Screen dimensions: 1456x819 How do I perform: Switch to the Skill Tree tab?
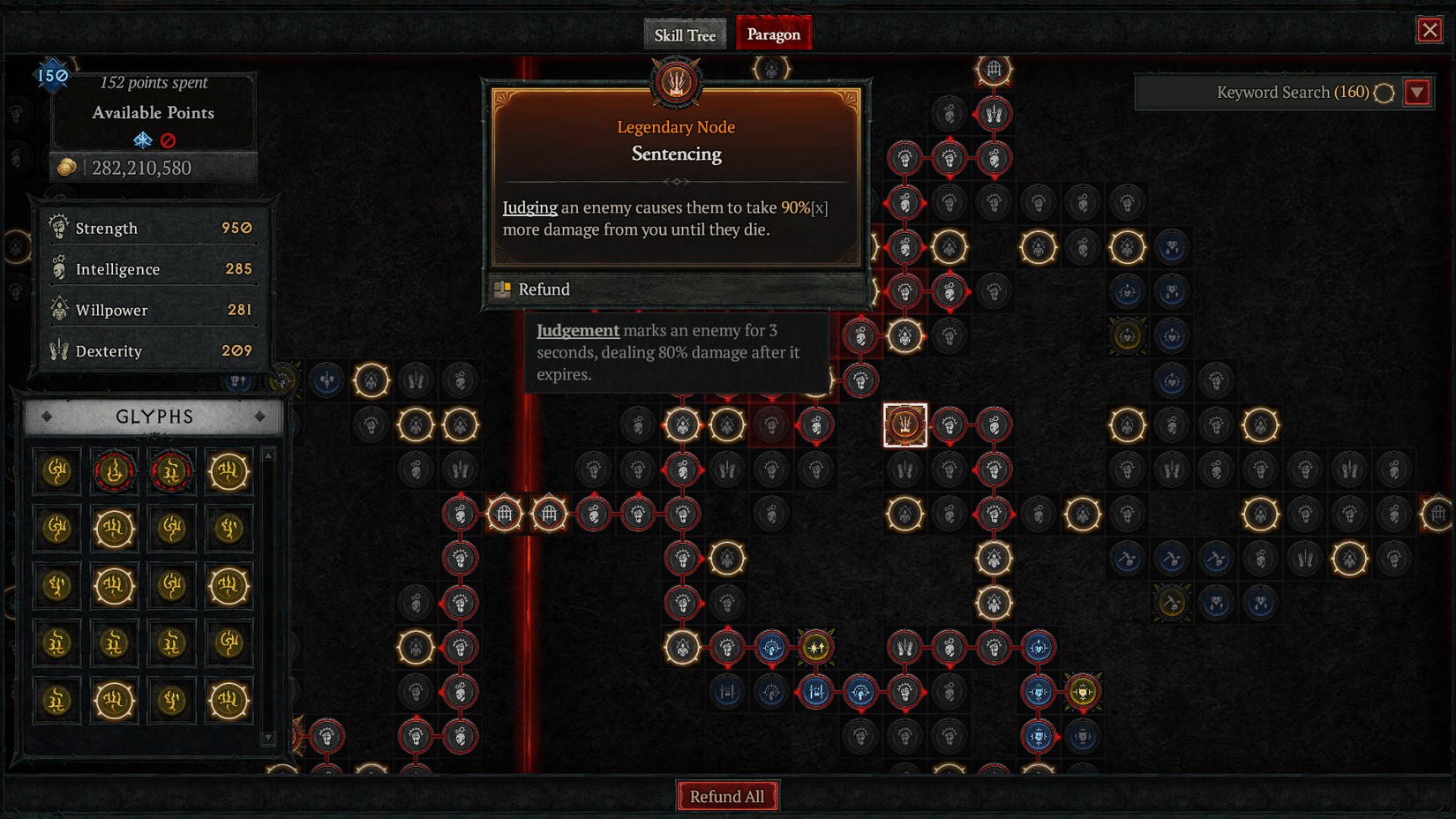tap(685, 34)
